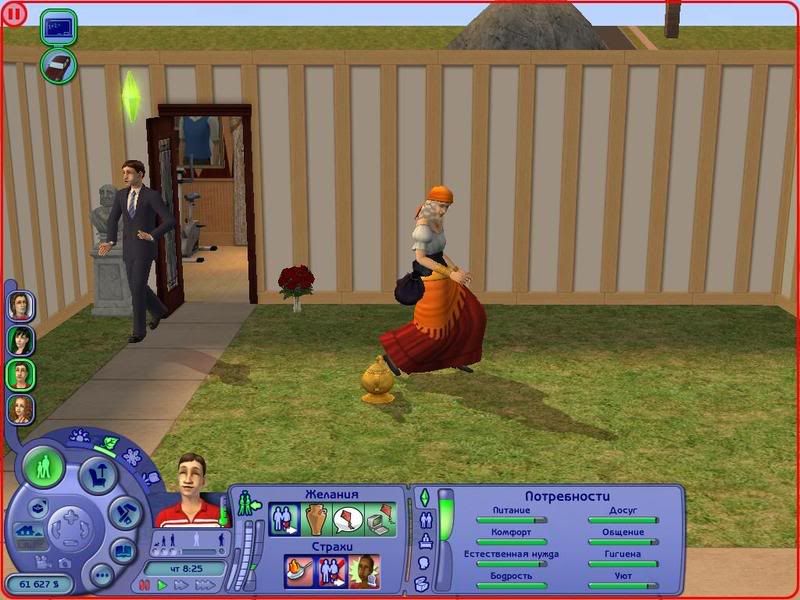Click the pause button in time controls

pyautogui.click(x=145, y=585)
